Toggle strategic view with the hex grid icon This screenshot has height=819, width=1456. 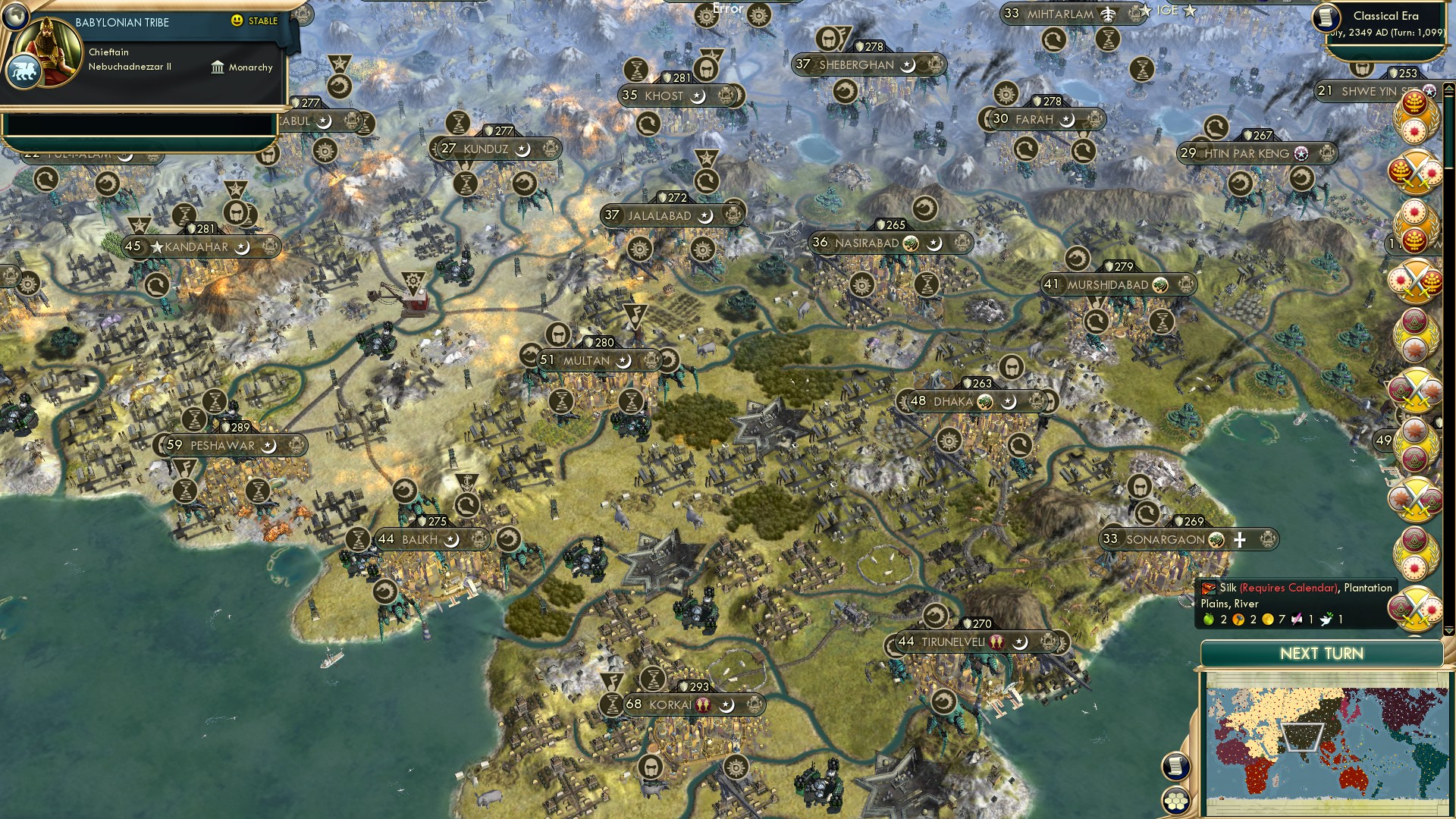click(x=1176, y=801)
